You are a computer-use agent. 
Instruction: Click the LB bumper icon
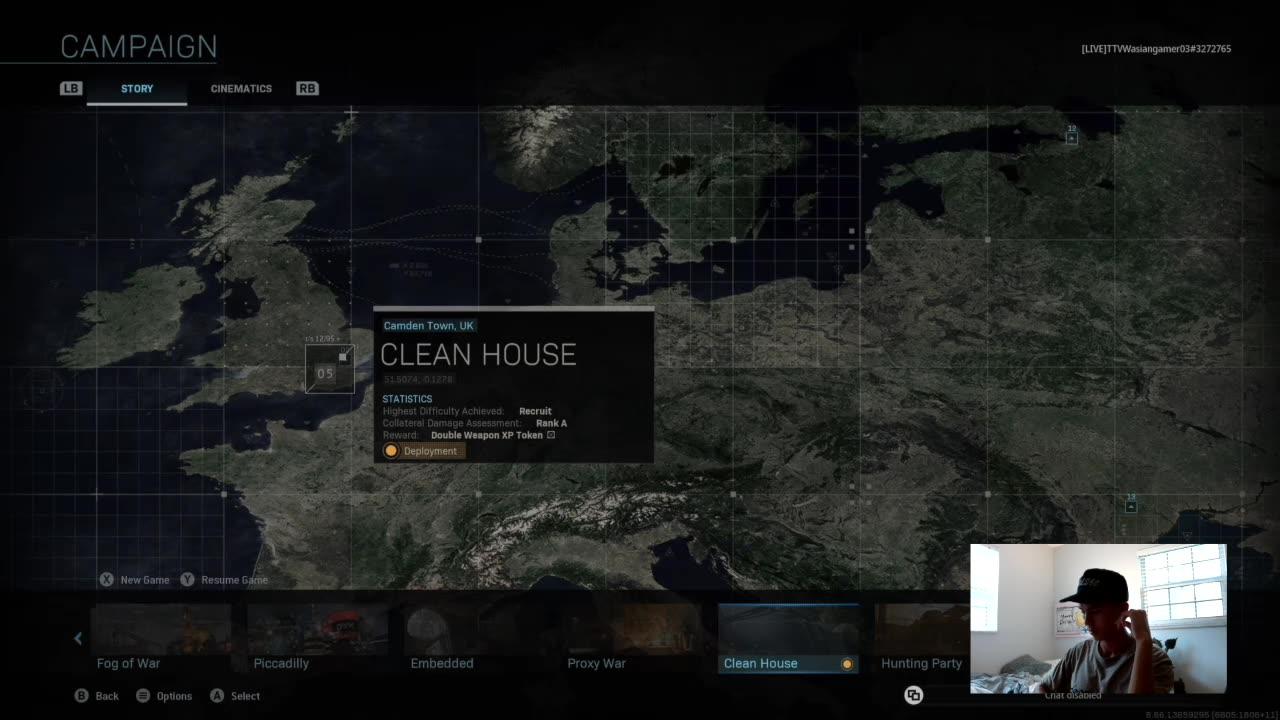pos(70,88)
